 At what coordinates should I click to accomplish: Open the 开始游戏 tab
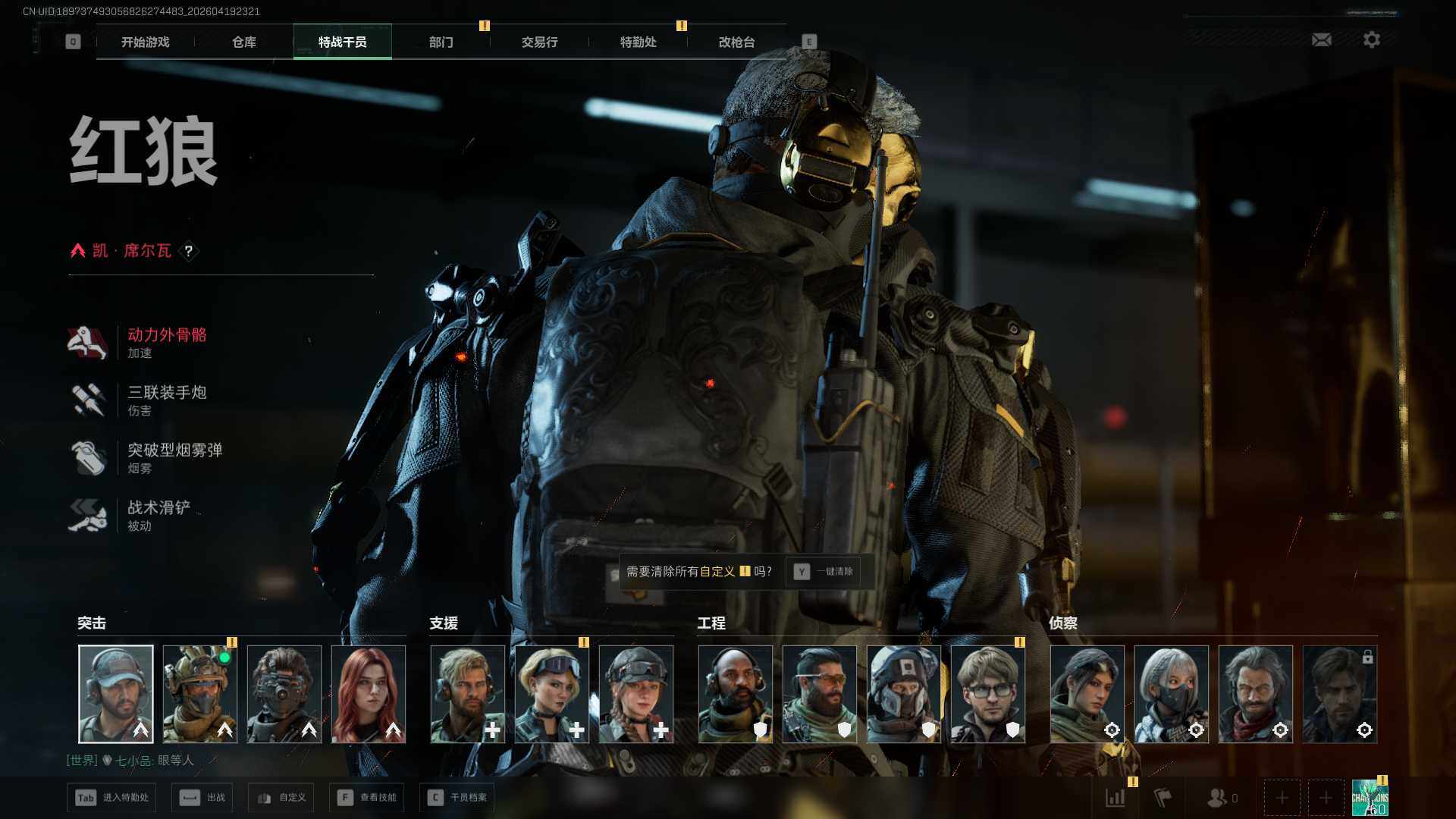click(146, 42)
